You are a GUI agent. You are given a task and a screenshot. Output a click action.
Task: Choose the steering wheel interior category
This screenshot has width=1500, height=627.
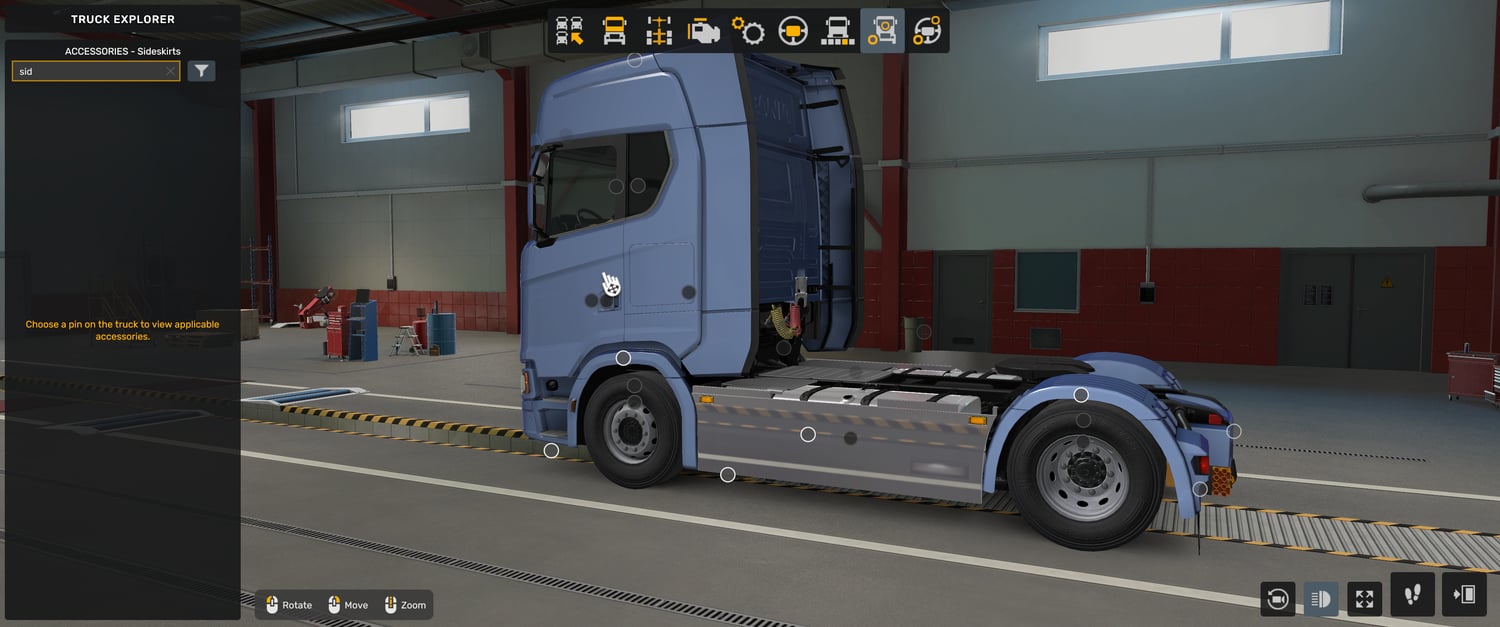[x=793, y=31]
